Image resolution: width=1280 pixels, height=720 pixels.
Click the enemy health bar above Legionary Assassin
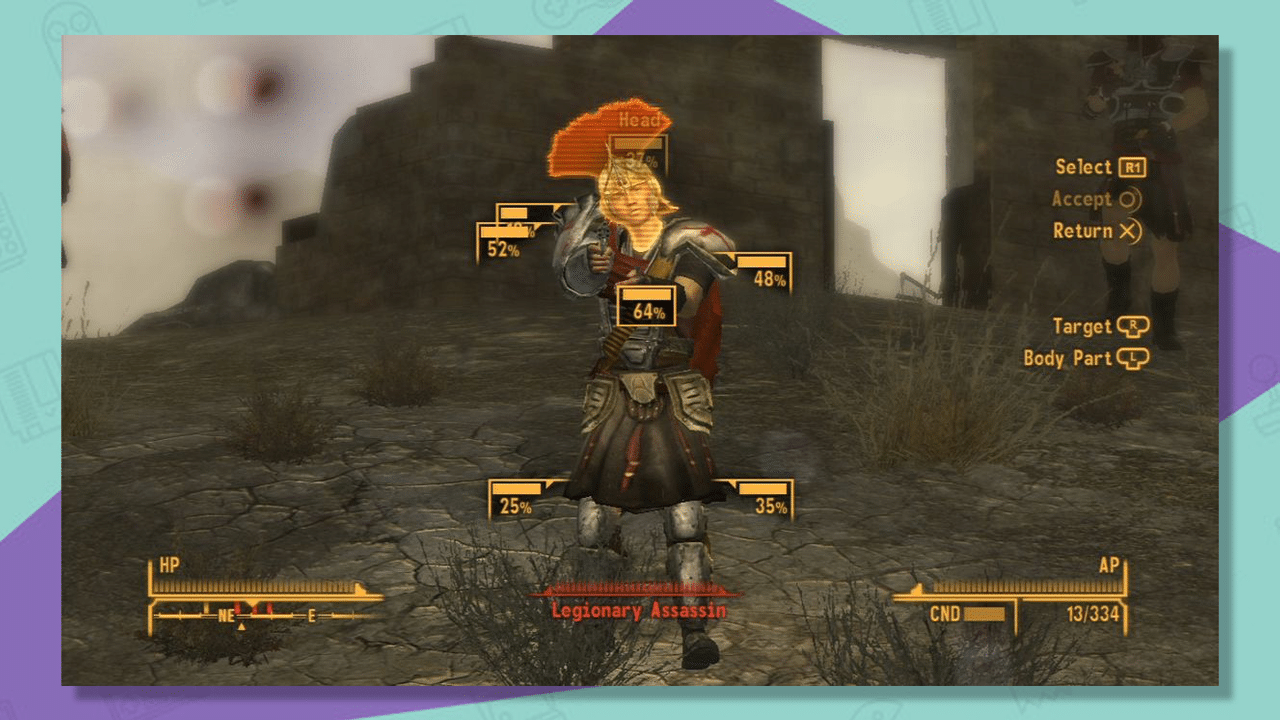tap(636, 589)
